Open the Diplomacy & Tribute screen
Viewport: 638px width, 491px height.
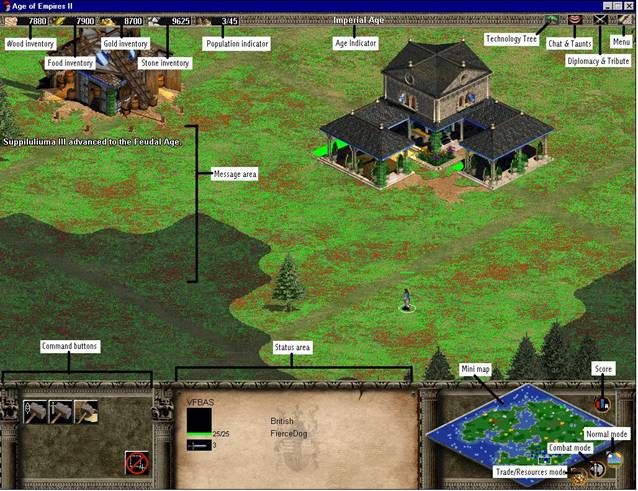600,19
